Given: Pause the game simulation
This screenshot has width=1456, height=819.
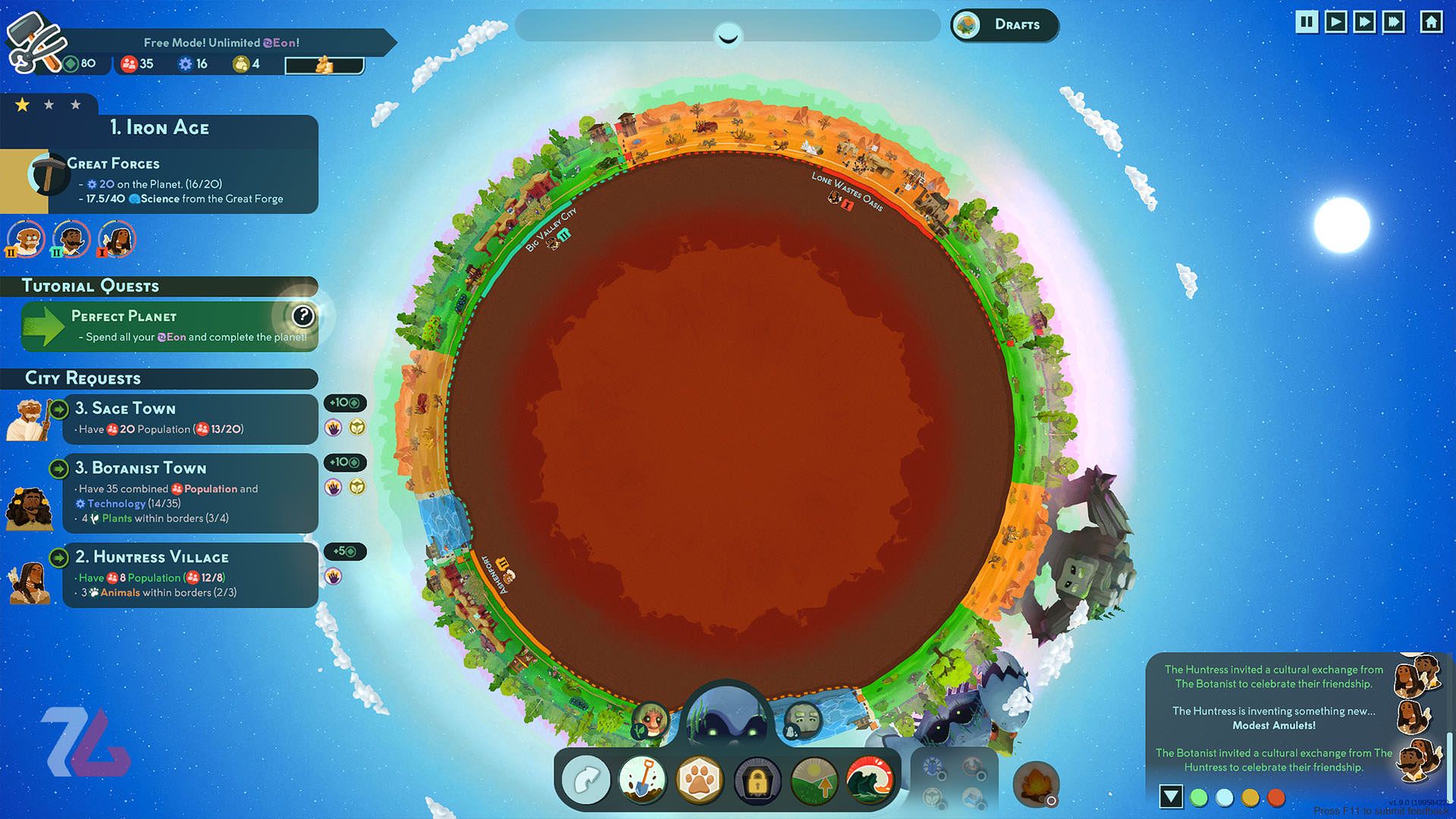Looking at the screenshot, I should pyautogui.click(x=1307, y=22).
